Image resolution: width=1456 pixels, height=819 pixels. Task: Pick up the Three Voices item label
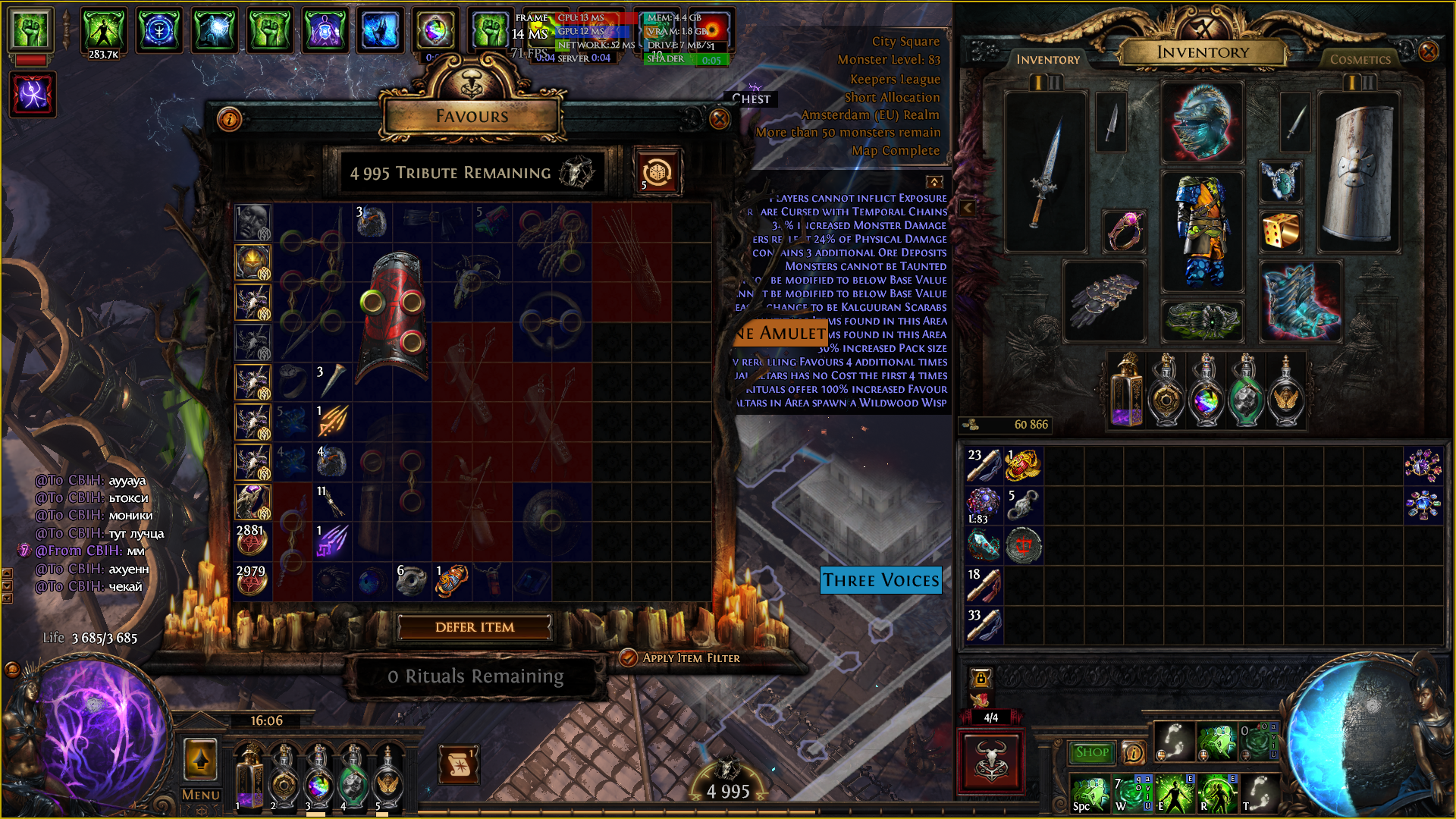click(x=880, y=581)
